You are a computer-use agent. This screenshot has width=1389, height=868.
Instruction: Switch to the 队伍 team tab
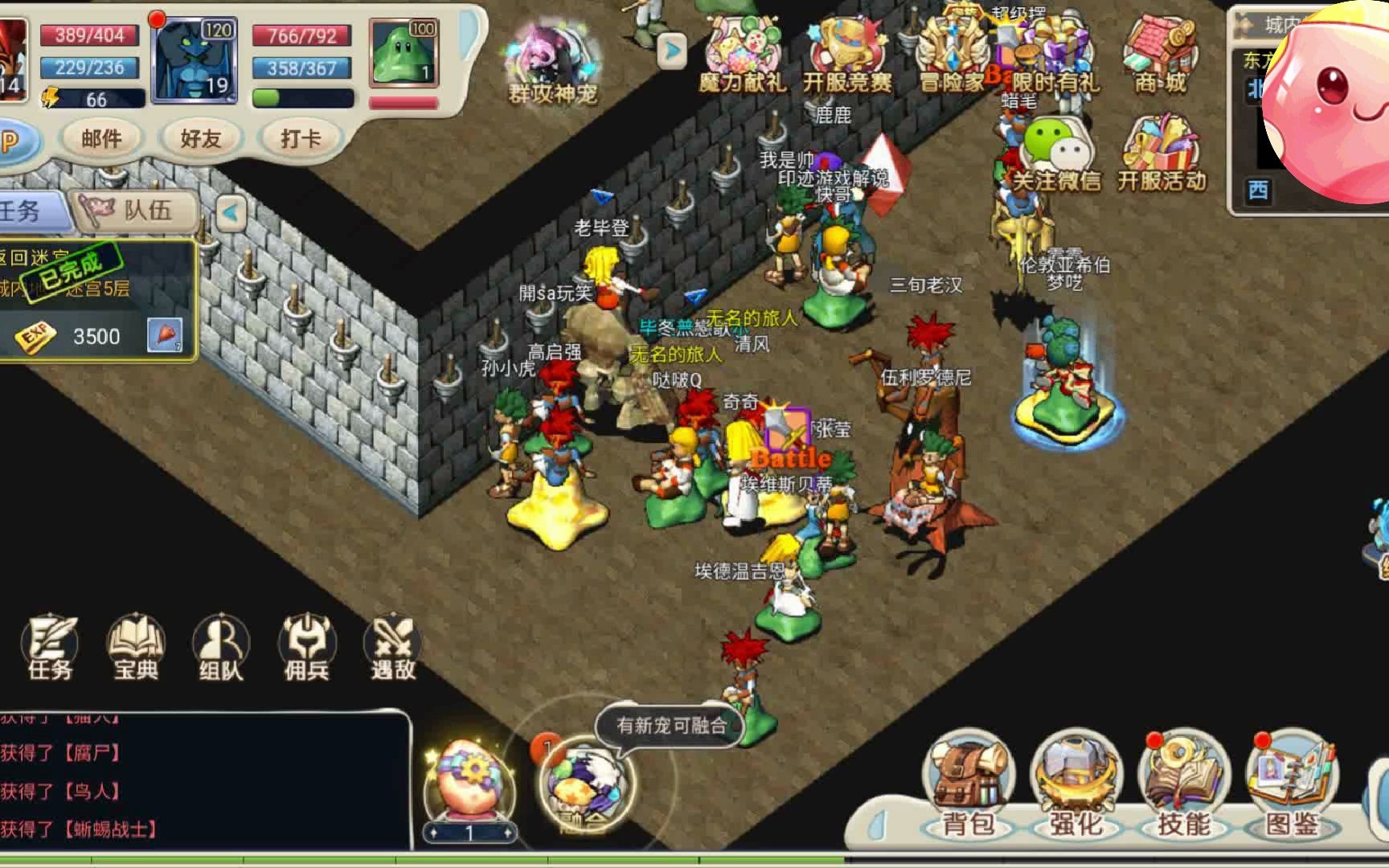pos(135,211)
